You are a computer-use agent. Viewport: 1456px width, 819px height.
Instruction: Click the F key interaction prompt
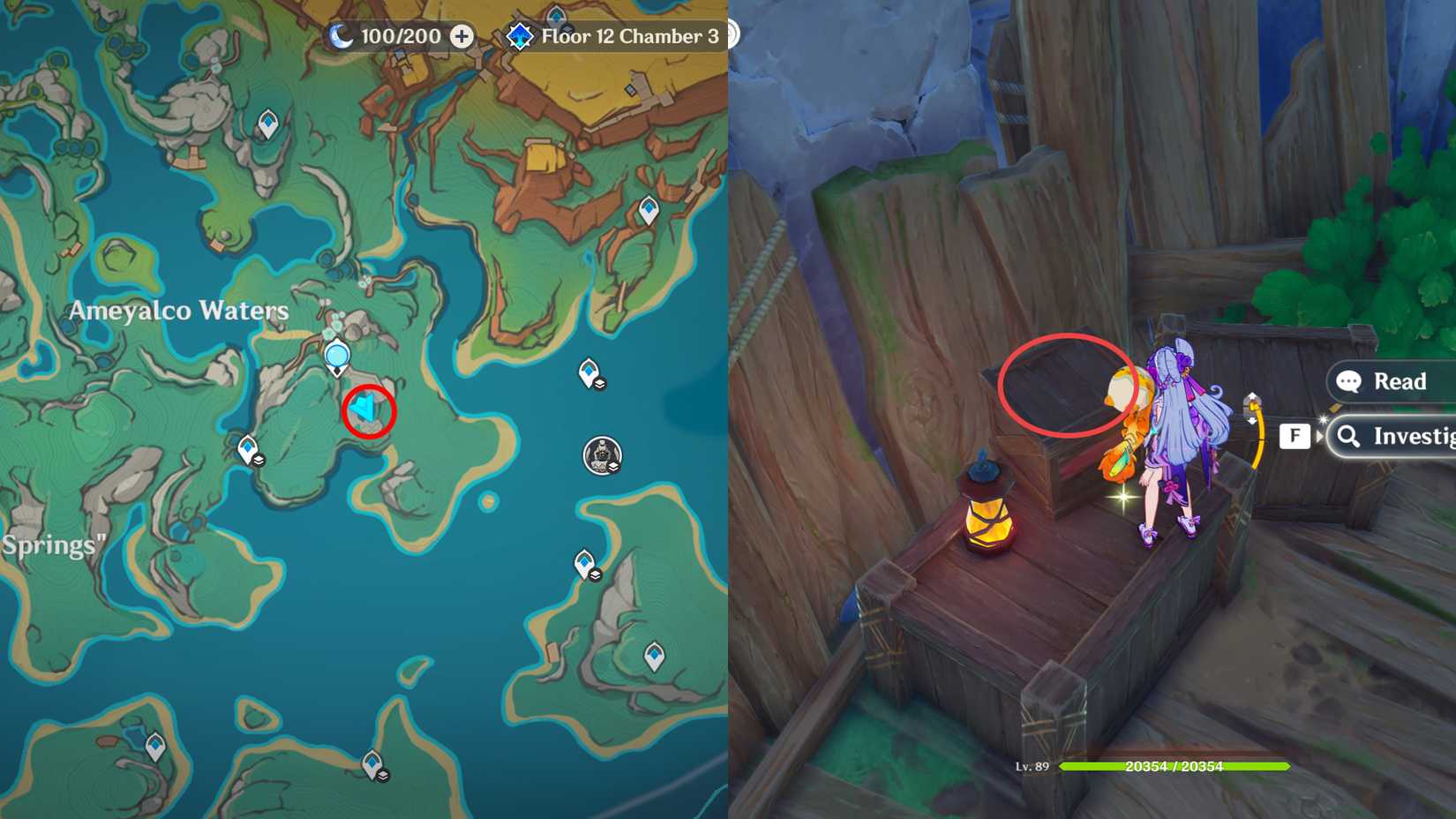tap(1295, 435)
